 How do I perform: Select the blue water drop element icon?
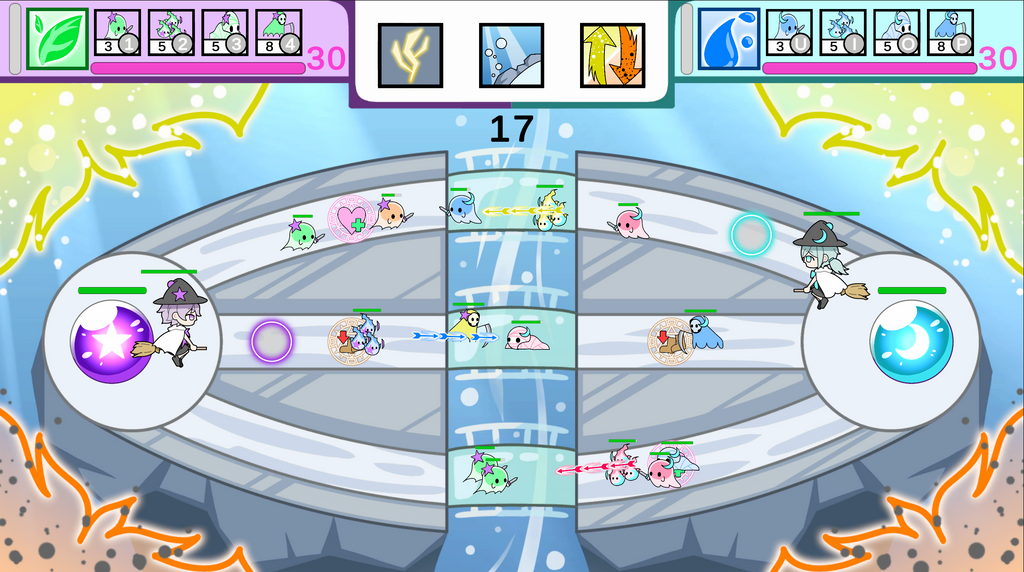[729, 38]
